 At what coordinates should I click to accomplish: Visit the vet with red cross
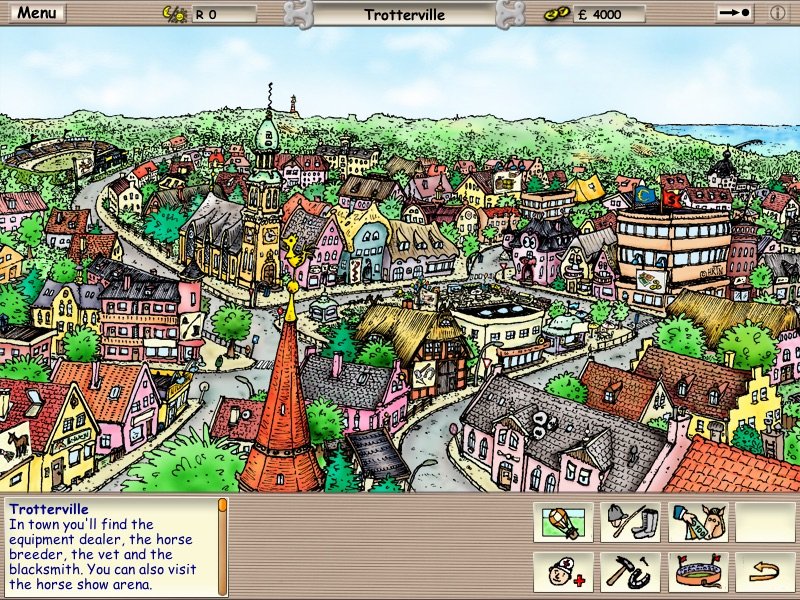coord(563,571)
